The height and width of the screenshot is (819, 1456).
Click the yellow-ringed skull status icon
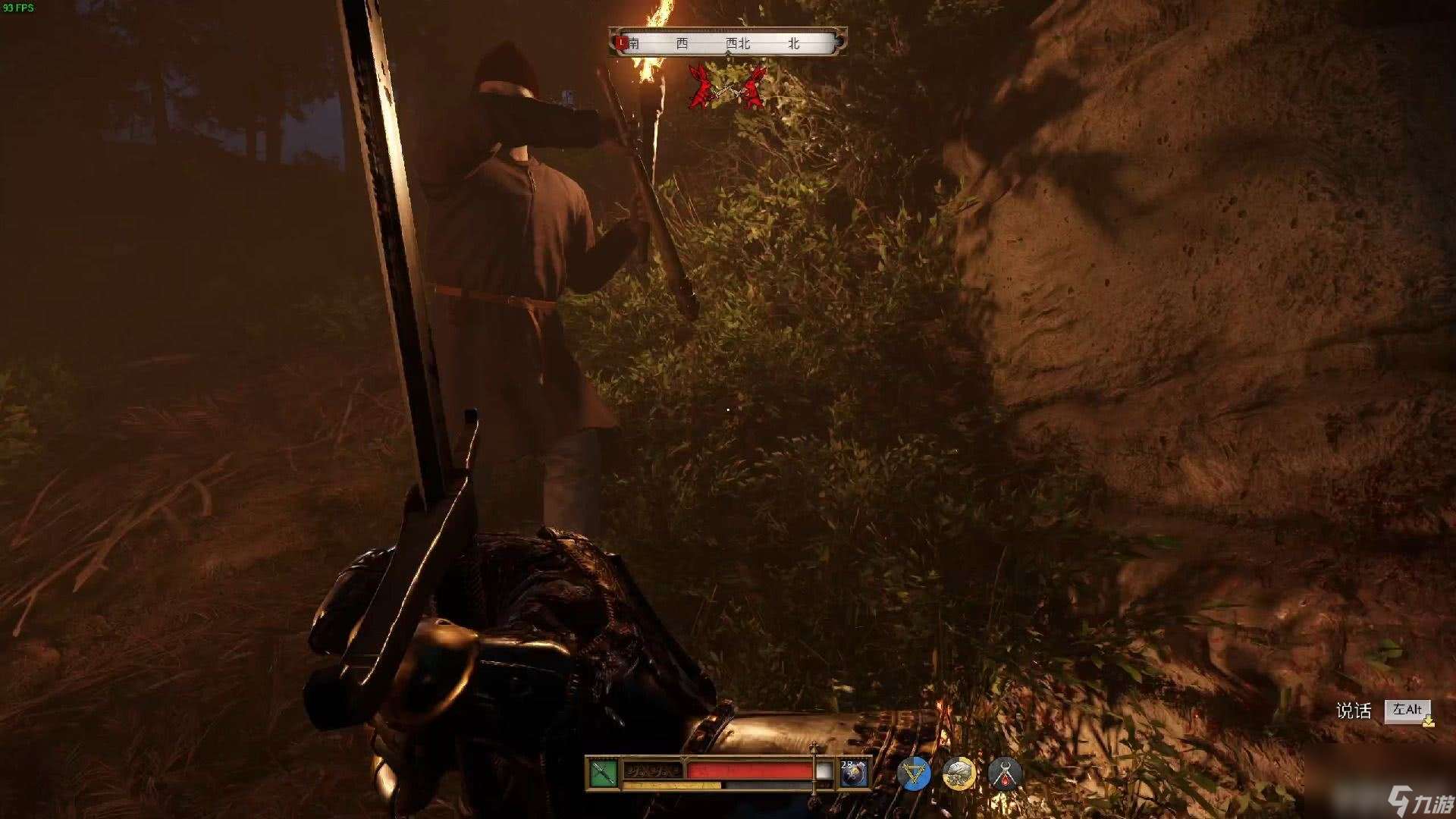959,773
